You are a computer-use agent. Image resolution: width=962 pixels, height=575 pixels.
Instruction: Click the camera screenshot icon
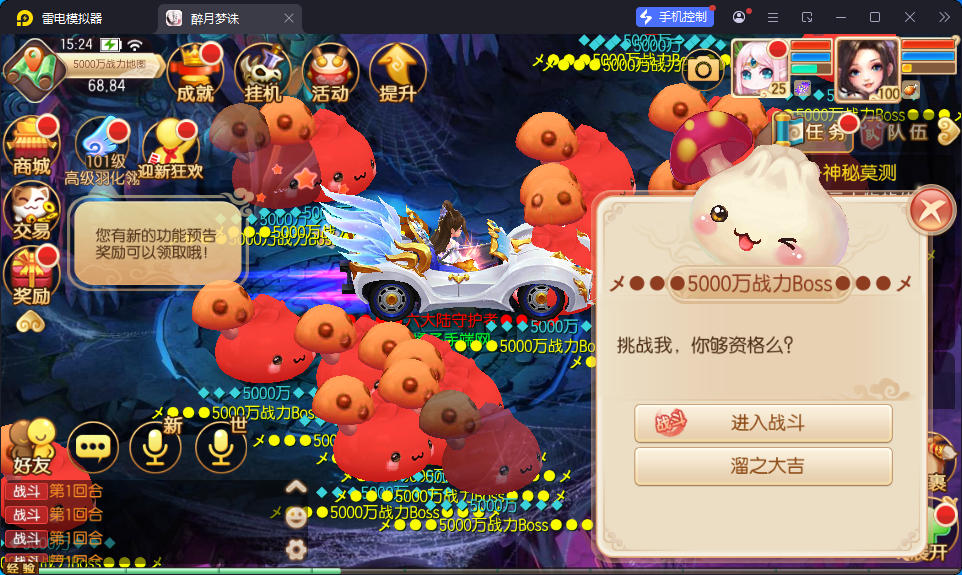pos(703,68)
